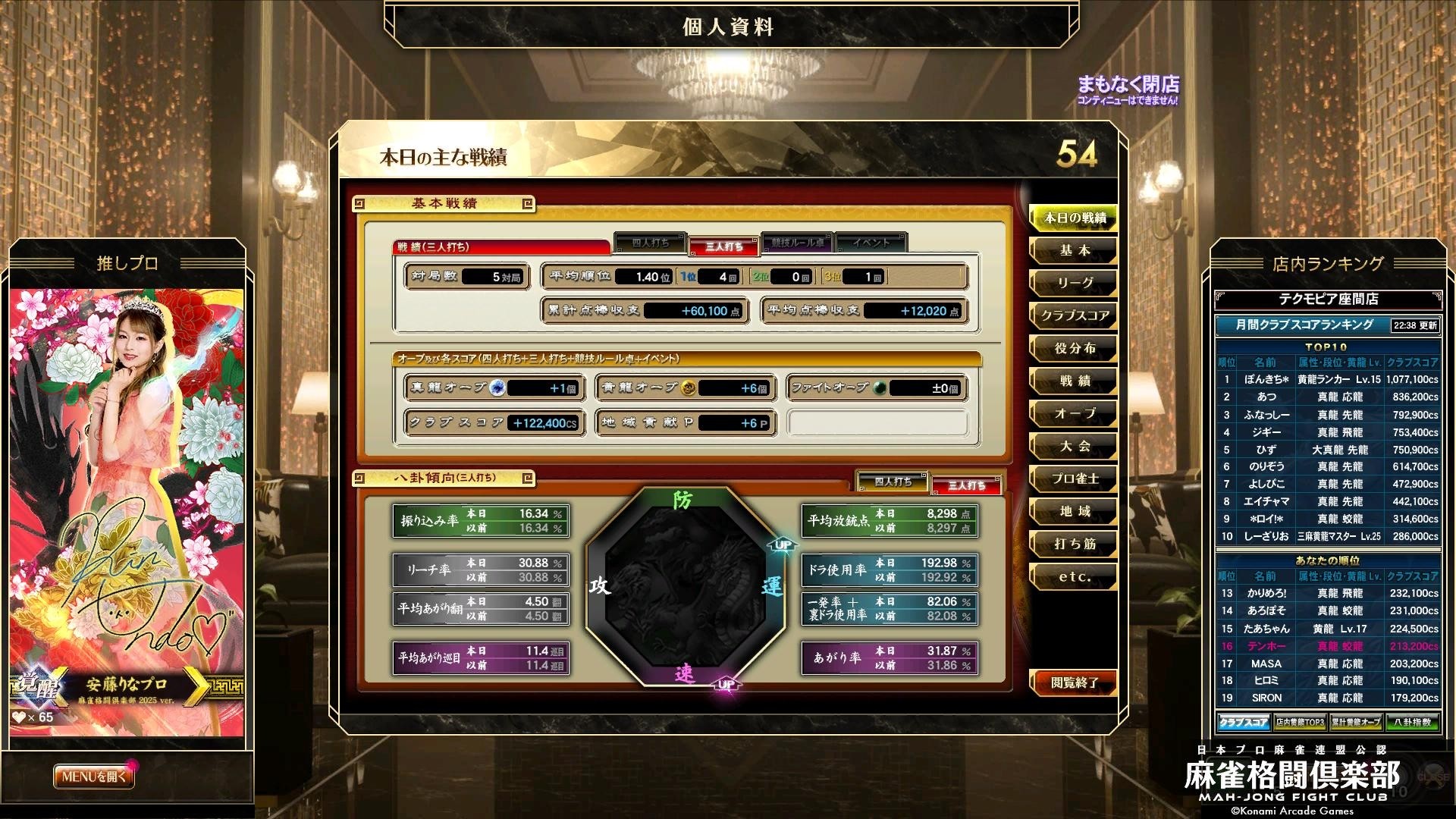Viewport: 1456px width, 819px height.
Task: Click the corner bracket beside 八卦傾向 header
Action: click(x=359, y=478)
